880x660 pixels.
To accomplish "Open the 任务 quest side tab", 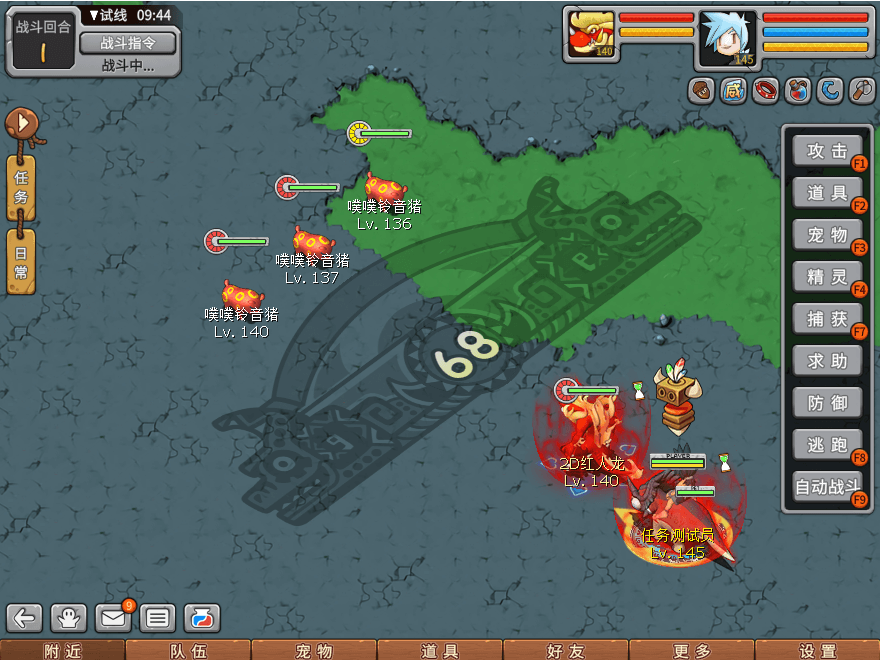I will pyautogui.click(x=21, y=188).
